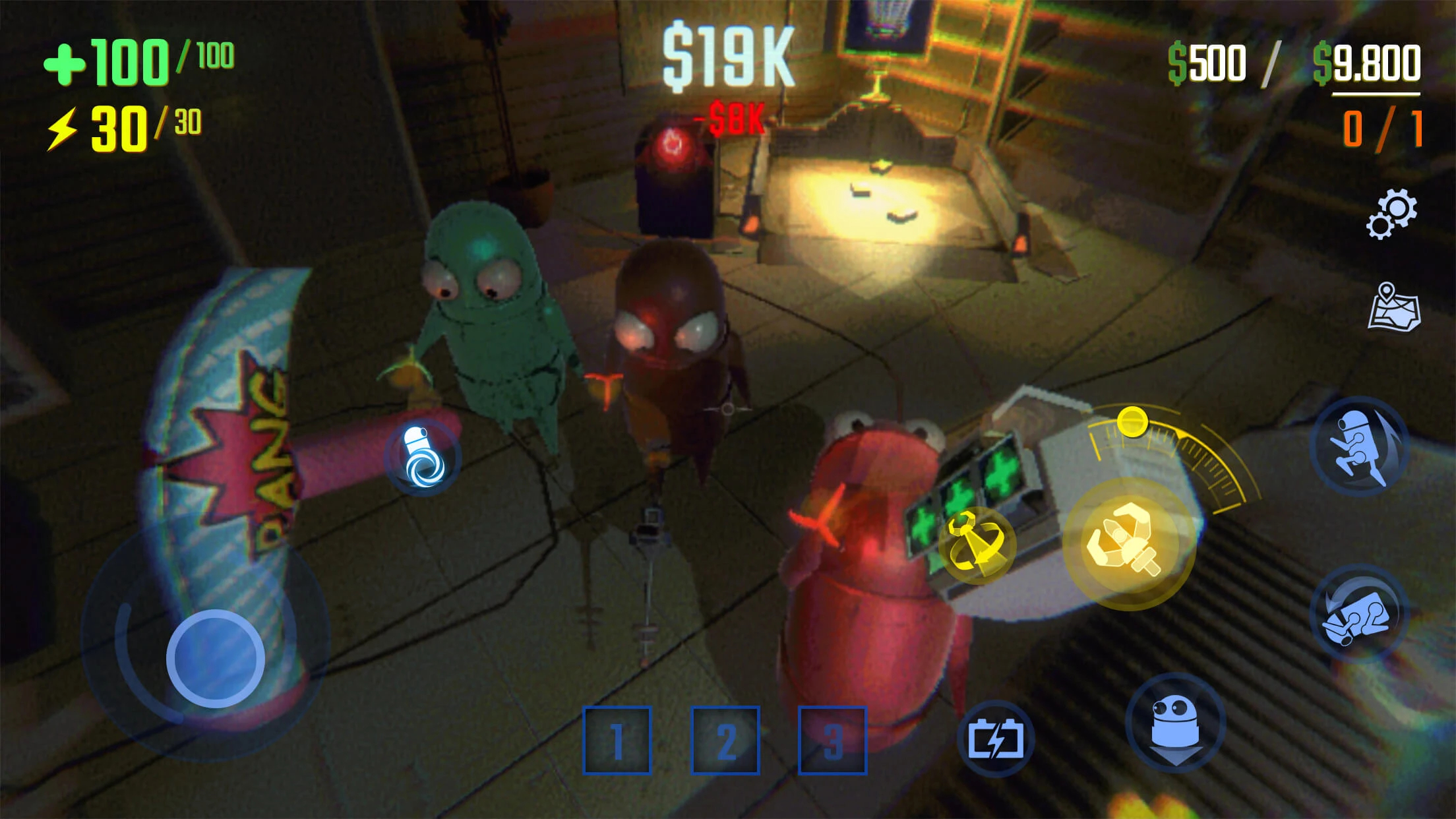Activate the crouch robot button
Viewport: 1456px width, 819px height.
pyautogui.click(x=1175, y=723)
